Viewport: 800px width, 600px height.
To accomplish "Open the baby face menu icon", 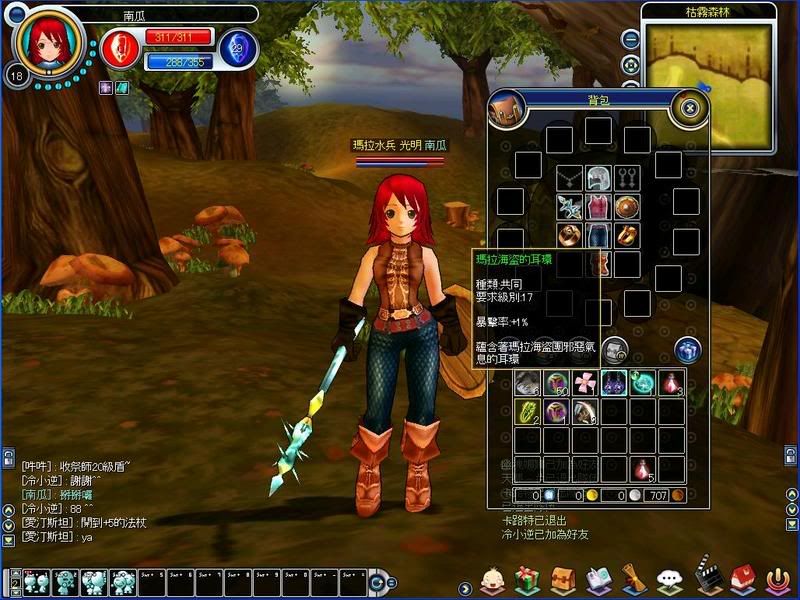I will pyautogui.click(x=491, y=578).
